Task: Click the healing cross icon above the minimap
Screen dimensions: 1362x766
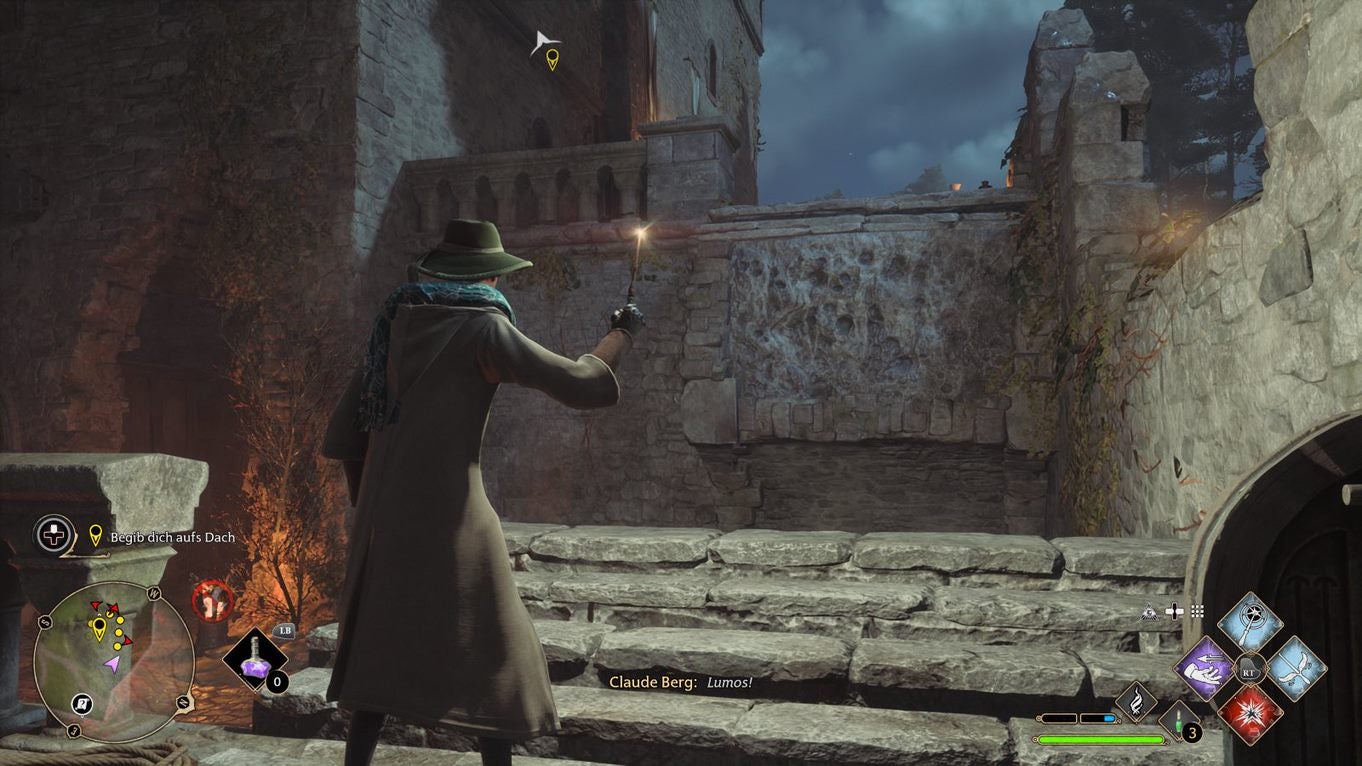Action: point(52,535)
